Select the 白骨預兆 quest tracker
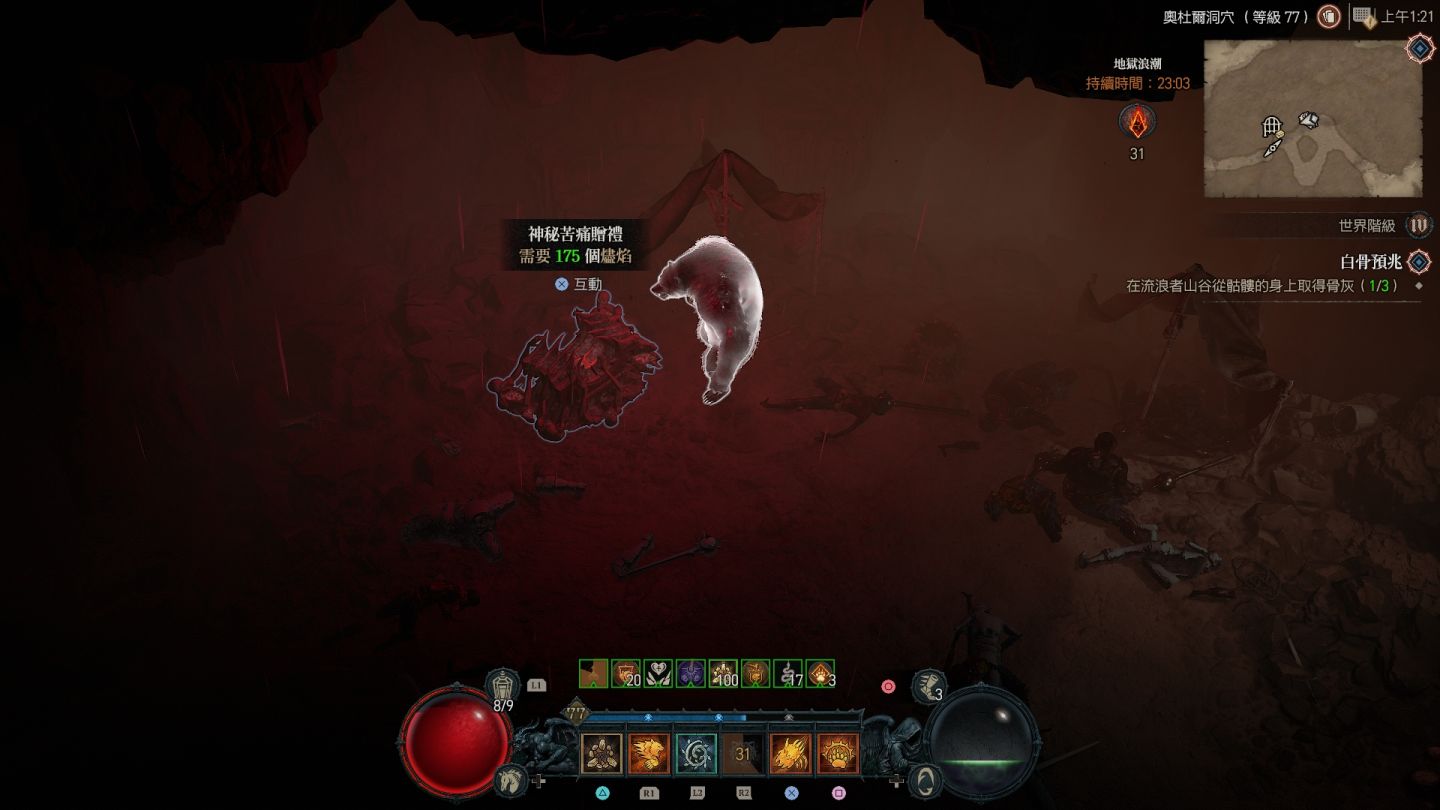Screen dimensions: 1440x810 click(1370, 262)
